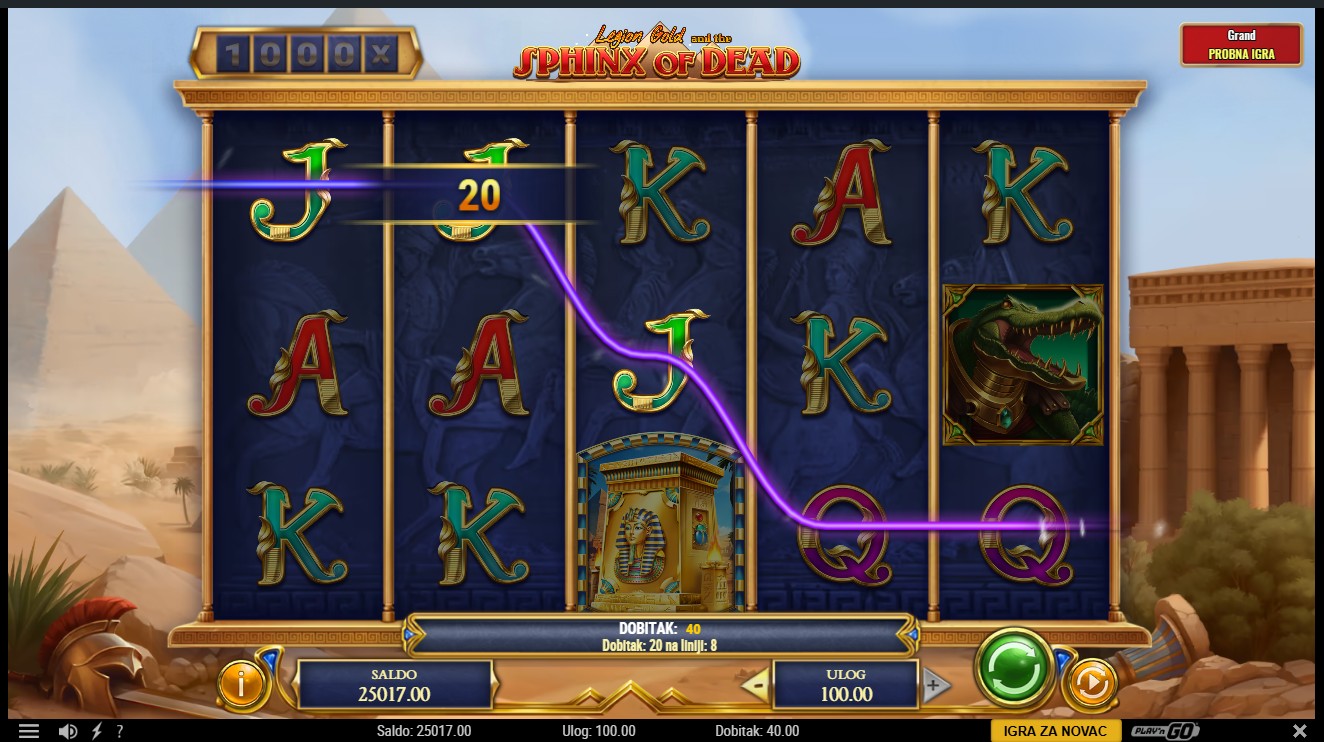Toggle the sound speaker icon
The image size is (1324, 742).
click(67, 731)
